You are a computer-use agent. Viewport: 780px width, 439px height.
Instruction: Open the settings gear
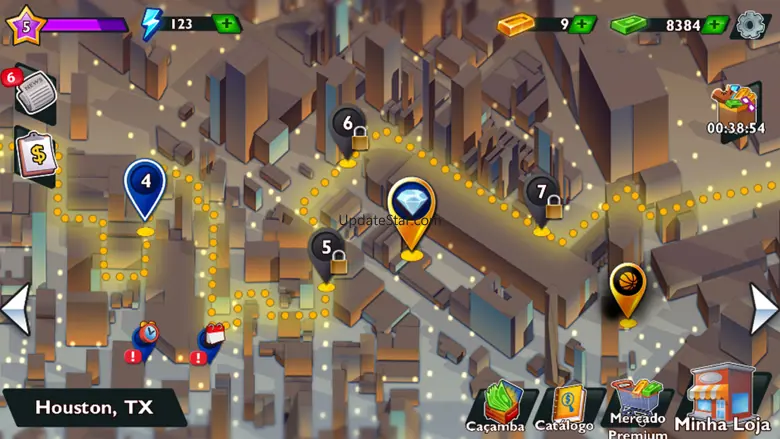(x=751, y=24)
